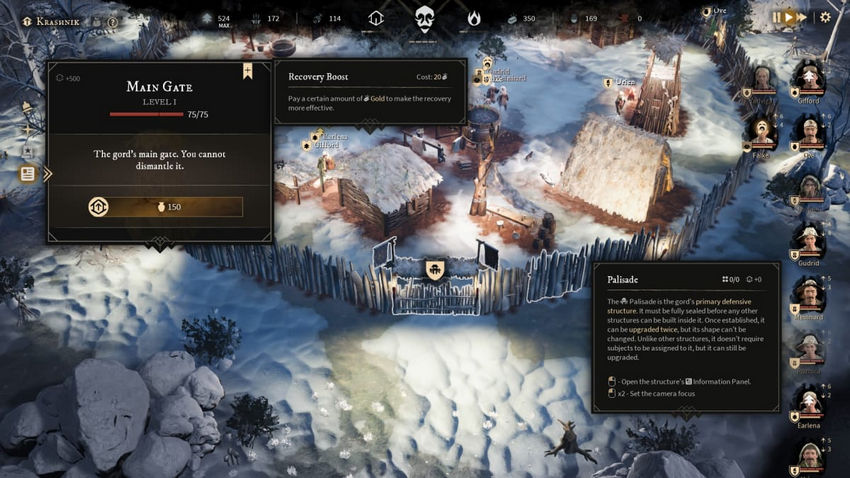Select Gifford's portrait
This screenshot has height=478, width=850.
click(x=808, y=79)
